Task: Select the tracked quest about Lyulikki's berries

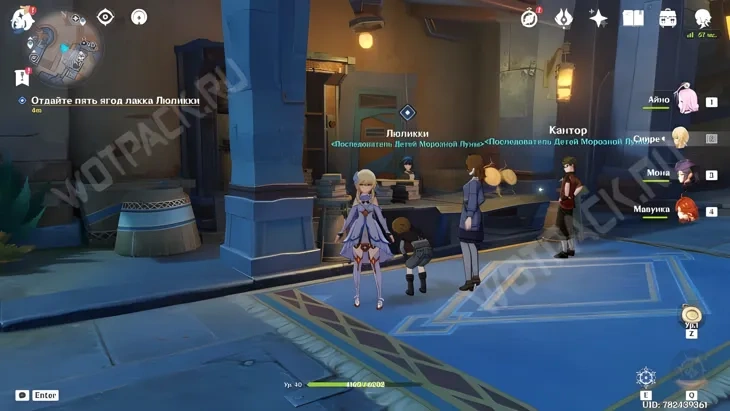Action: point(115,100)
